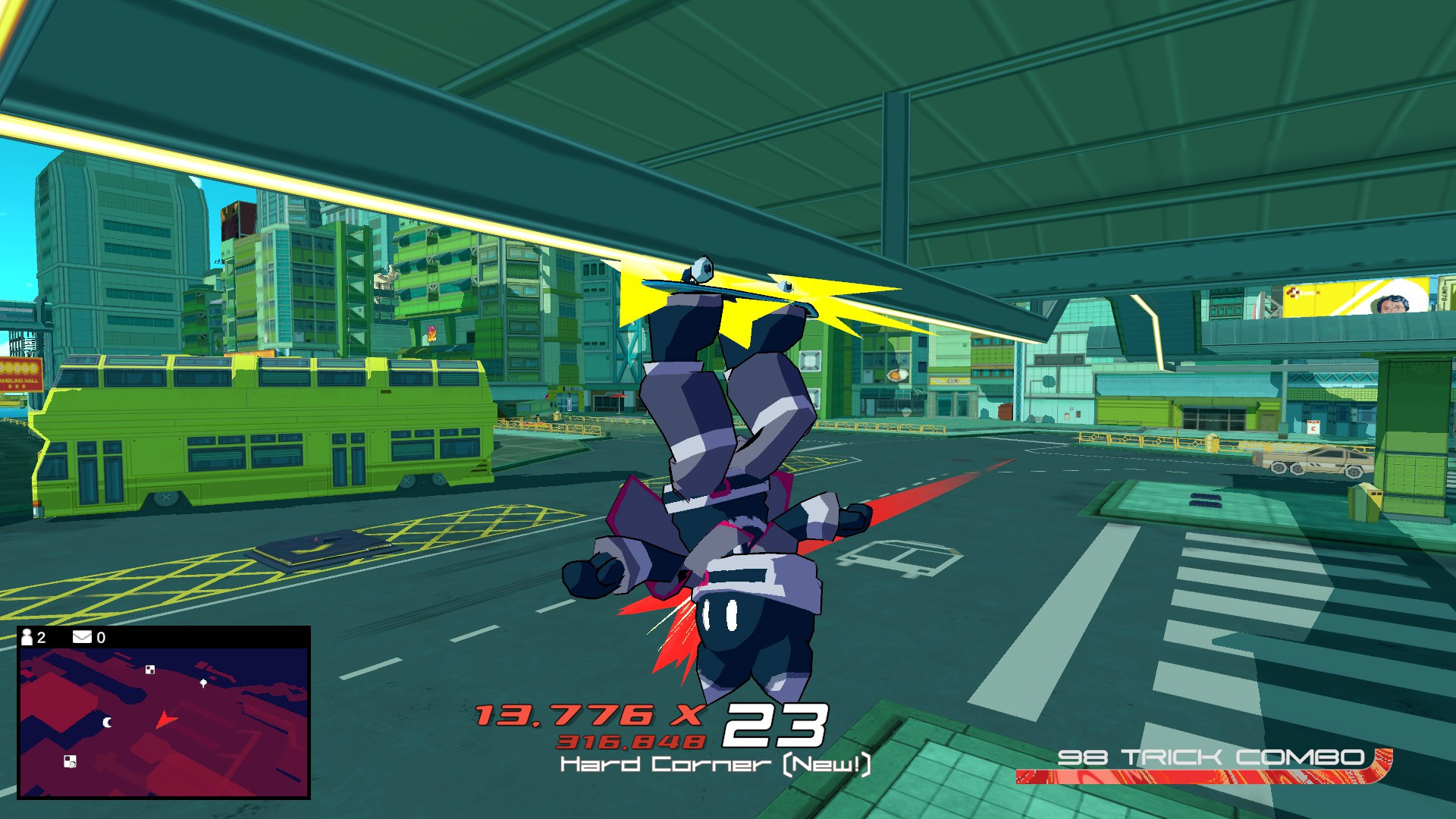This screenshot has width=1456, height=819.
Task: Open the mail envelope icon on the HUD
Action: (x=81, y=638)
